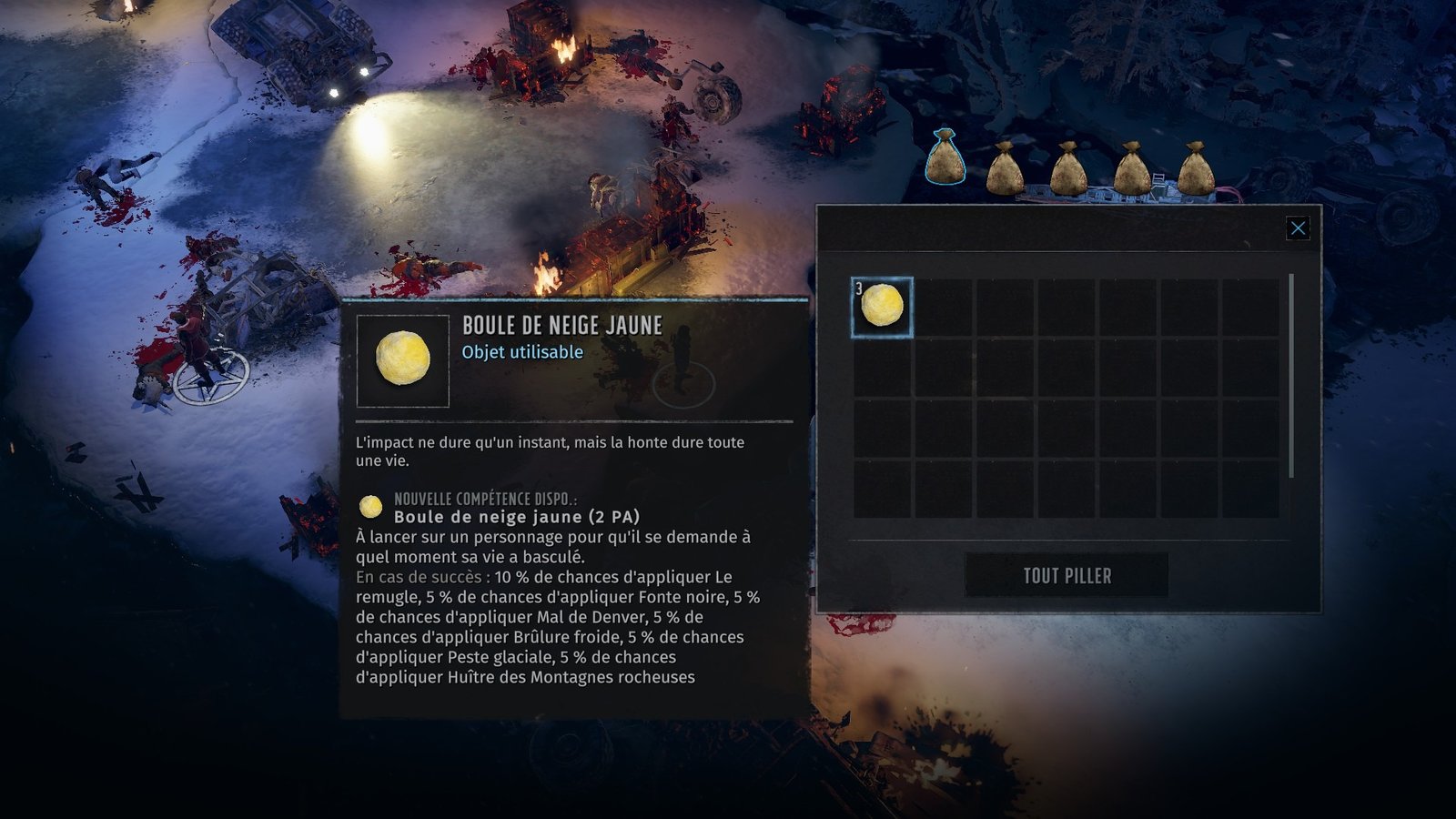Viewport: 1456px width, 819px height.
Task: Select the highlighted loot bag tab
Action: click(x=945, y=159)
